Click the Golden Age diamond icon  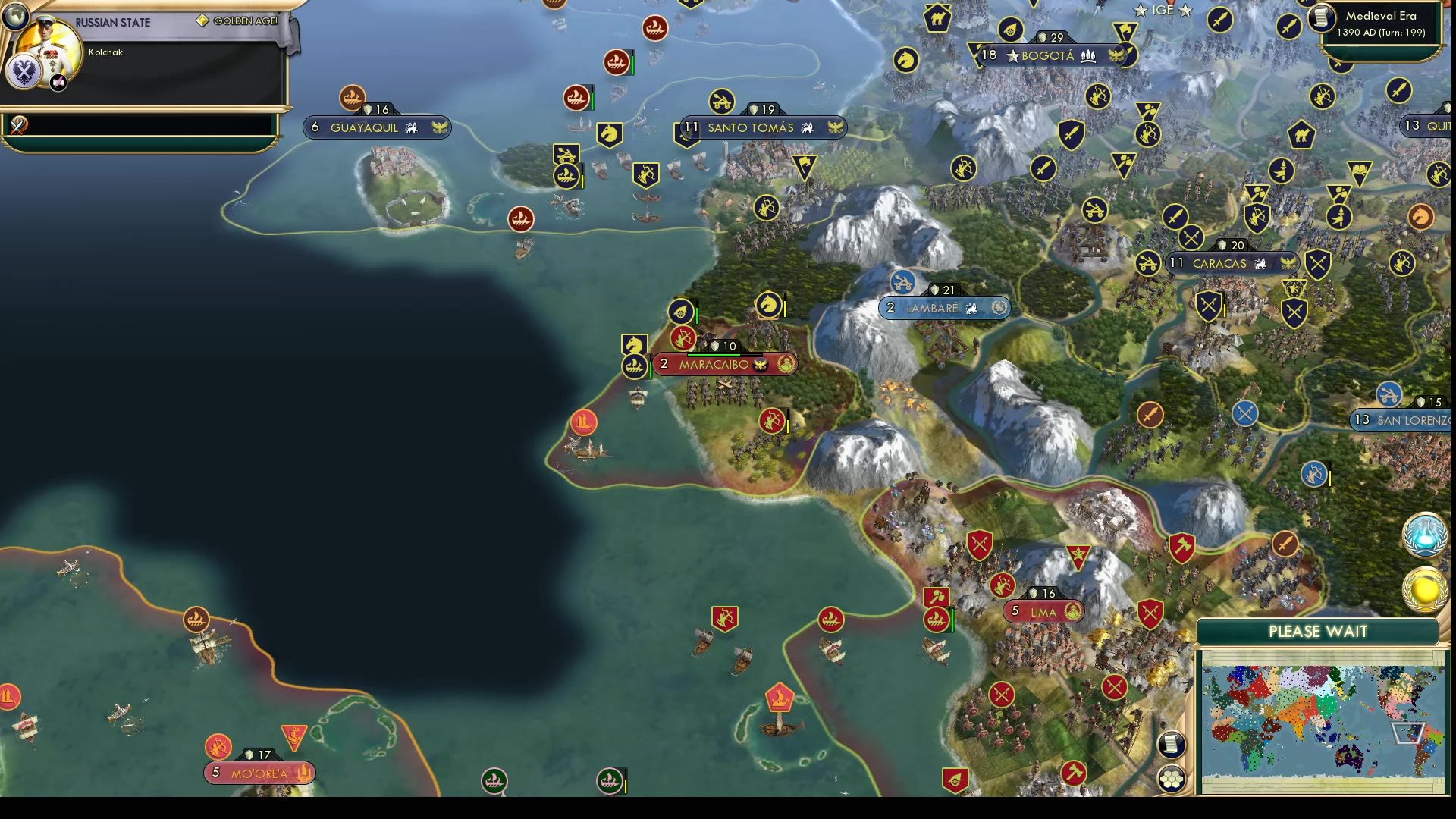point(201,20)
